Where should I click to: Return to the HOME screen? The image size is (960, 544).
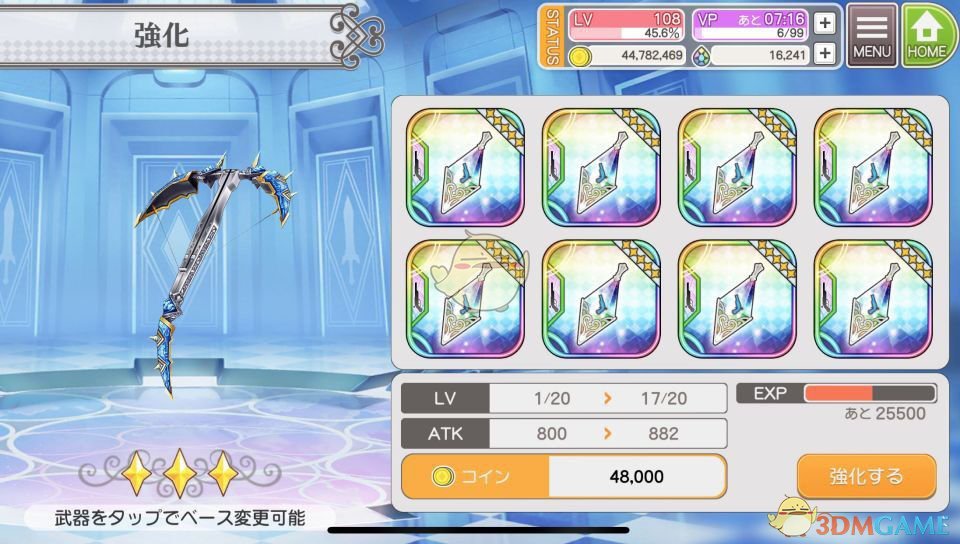click(929, 35)
